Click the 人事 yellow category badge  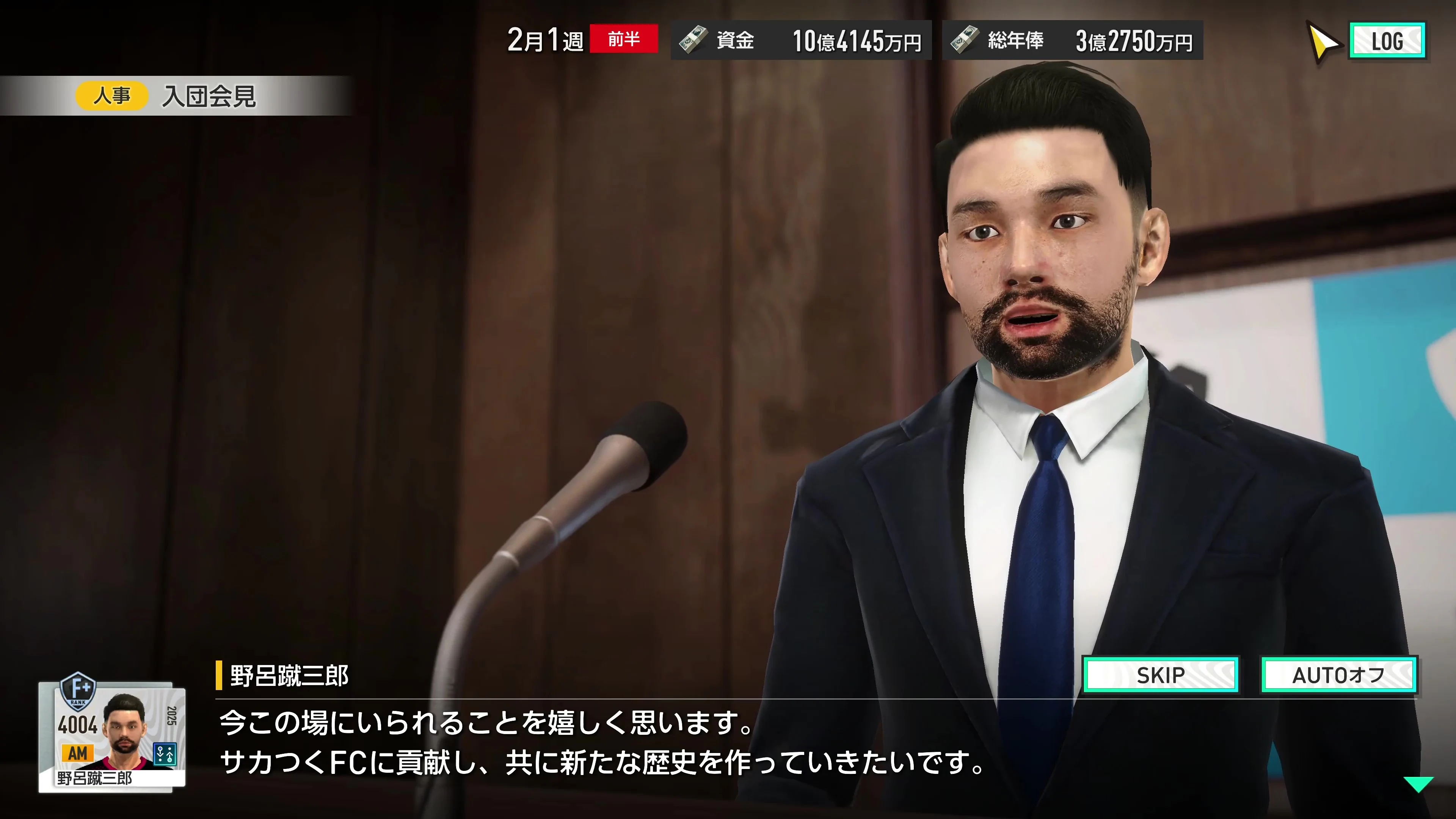pyautogui.click(x=111, y=96)
